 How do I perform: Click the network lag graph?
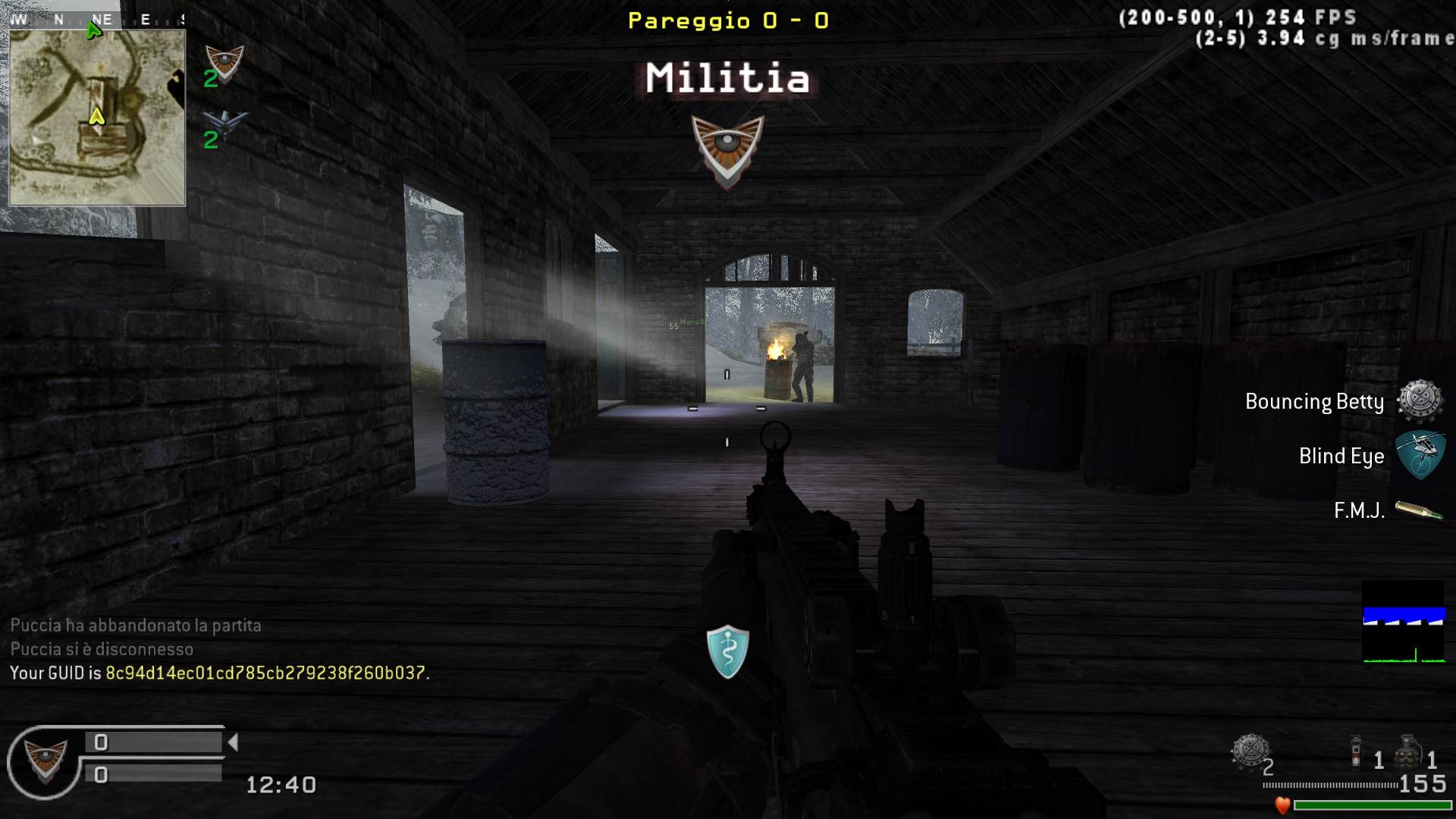click(x=1404, y=623)
